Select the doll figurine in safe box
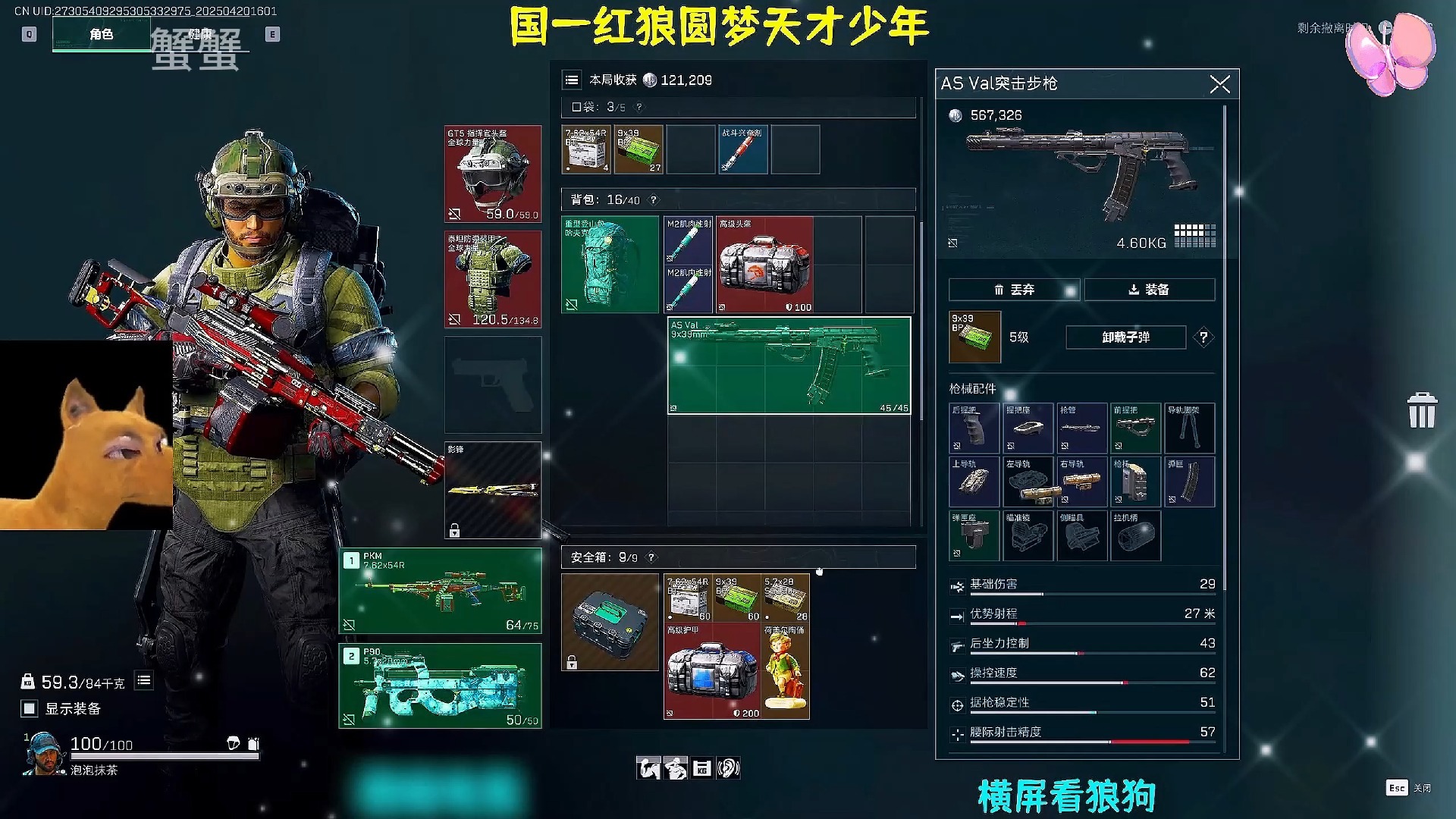 click(786, 671)
